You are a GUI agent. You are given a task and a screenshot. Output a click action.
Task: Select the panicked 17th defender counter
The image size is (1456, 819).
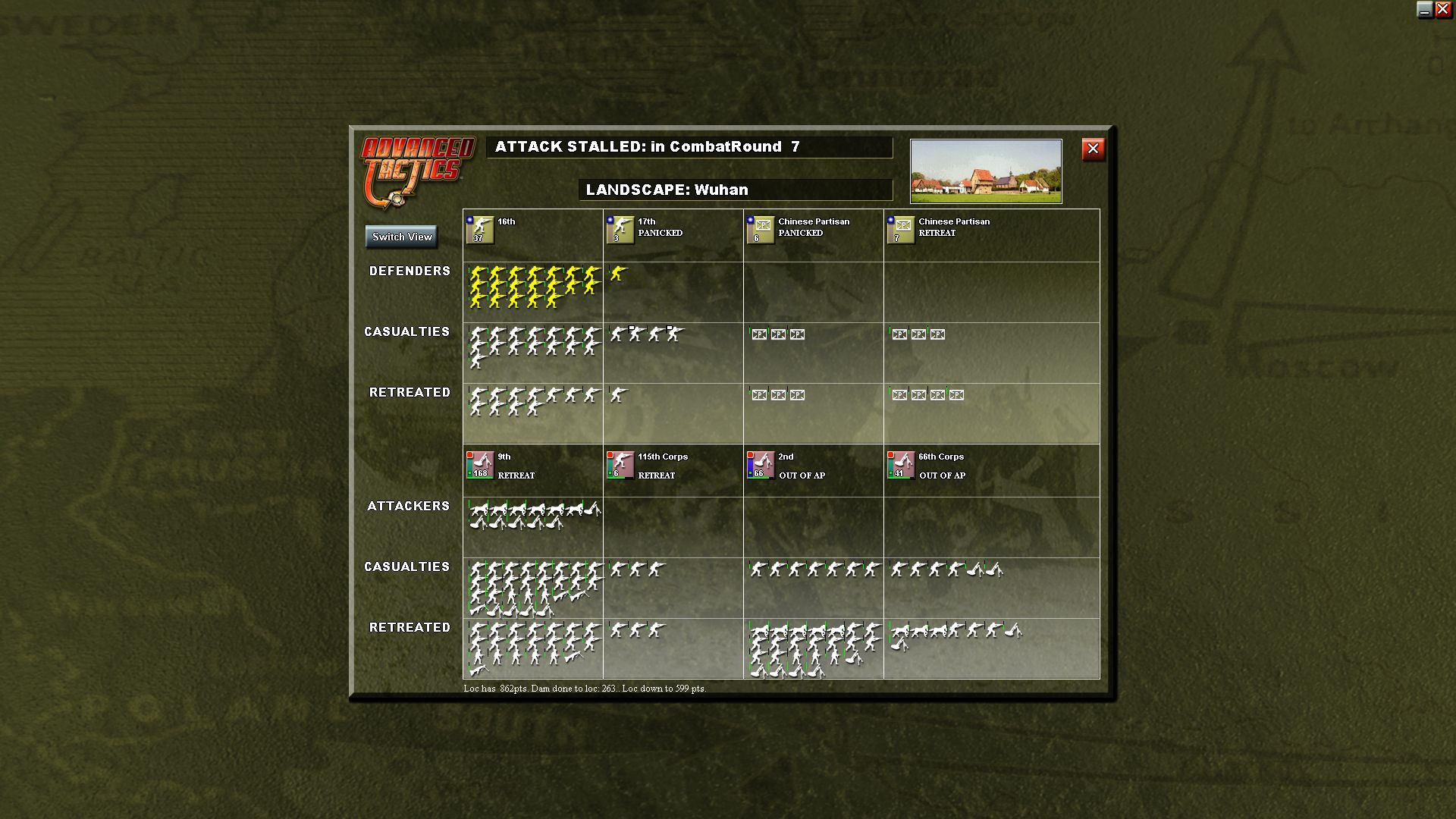(619, 230)
